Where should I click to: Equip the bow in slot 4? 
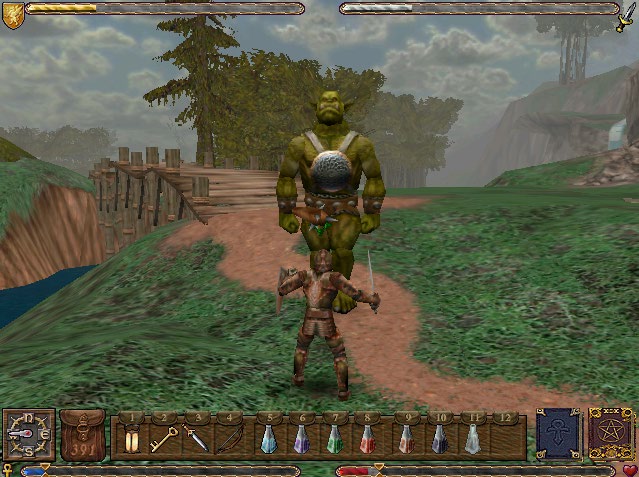pos(229,438)
